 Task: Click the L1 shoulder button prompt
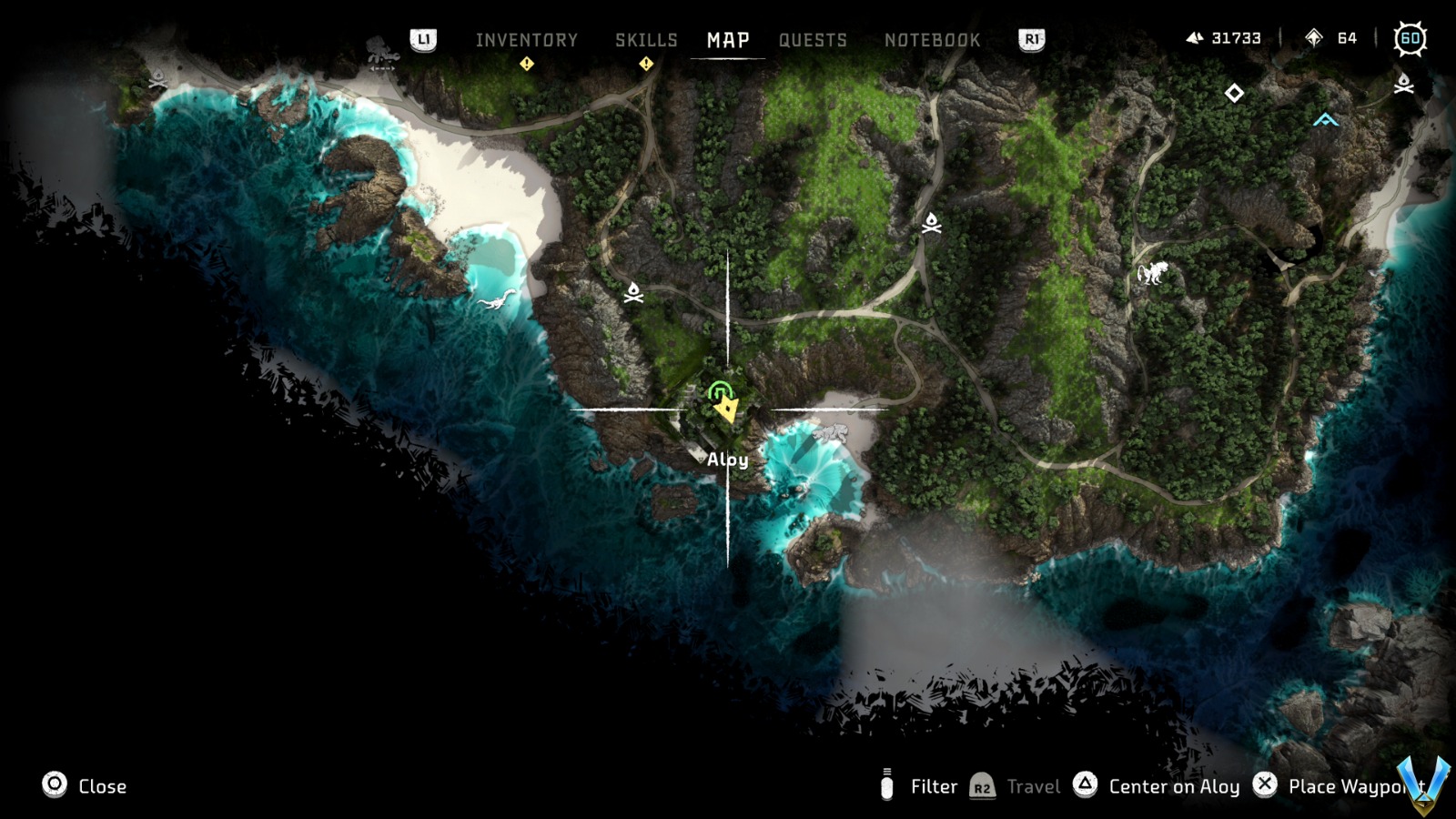[x=424, y=39]
